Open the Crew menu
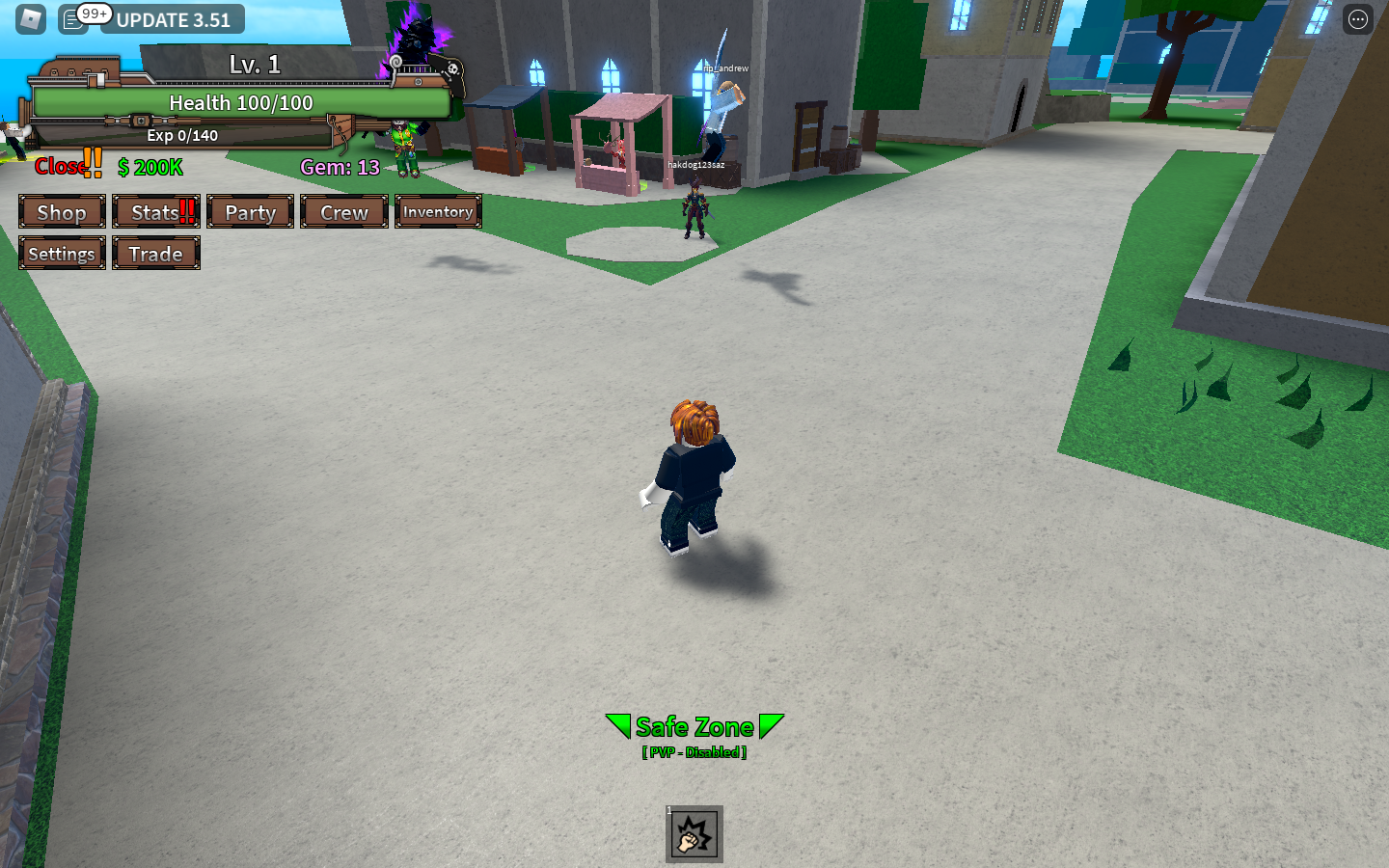This screenshot has height=868, width=1389. click(343, 211)
